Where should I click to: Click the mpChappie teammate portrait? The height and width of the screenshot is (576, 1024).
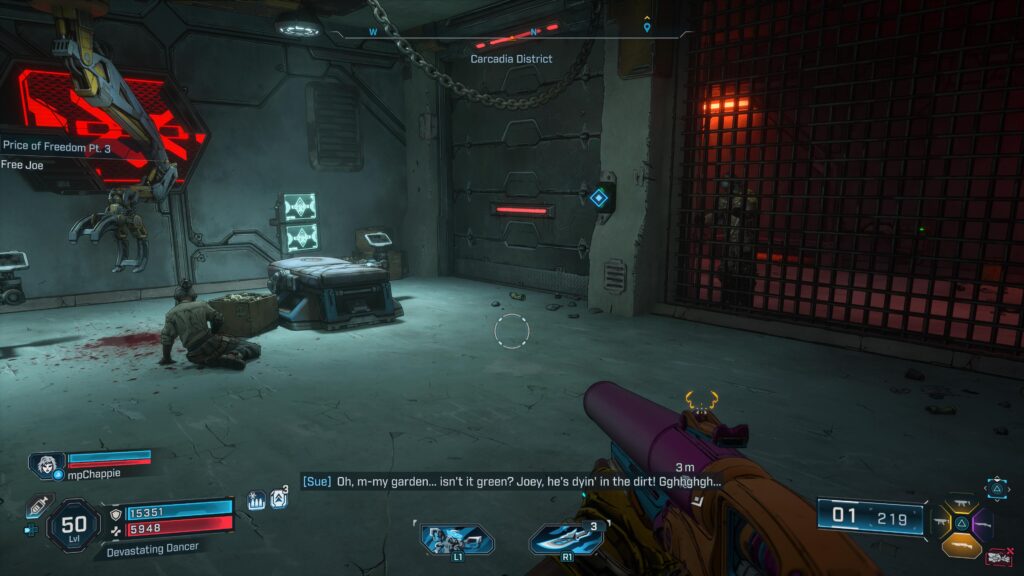coord(47,465)
